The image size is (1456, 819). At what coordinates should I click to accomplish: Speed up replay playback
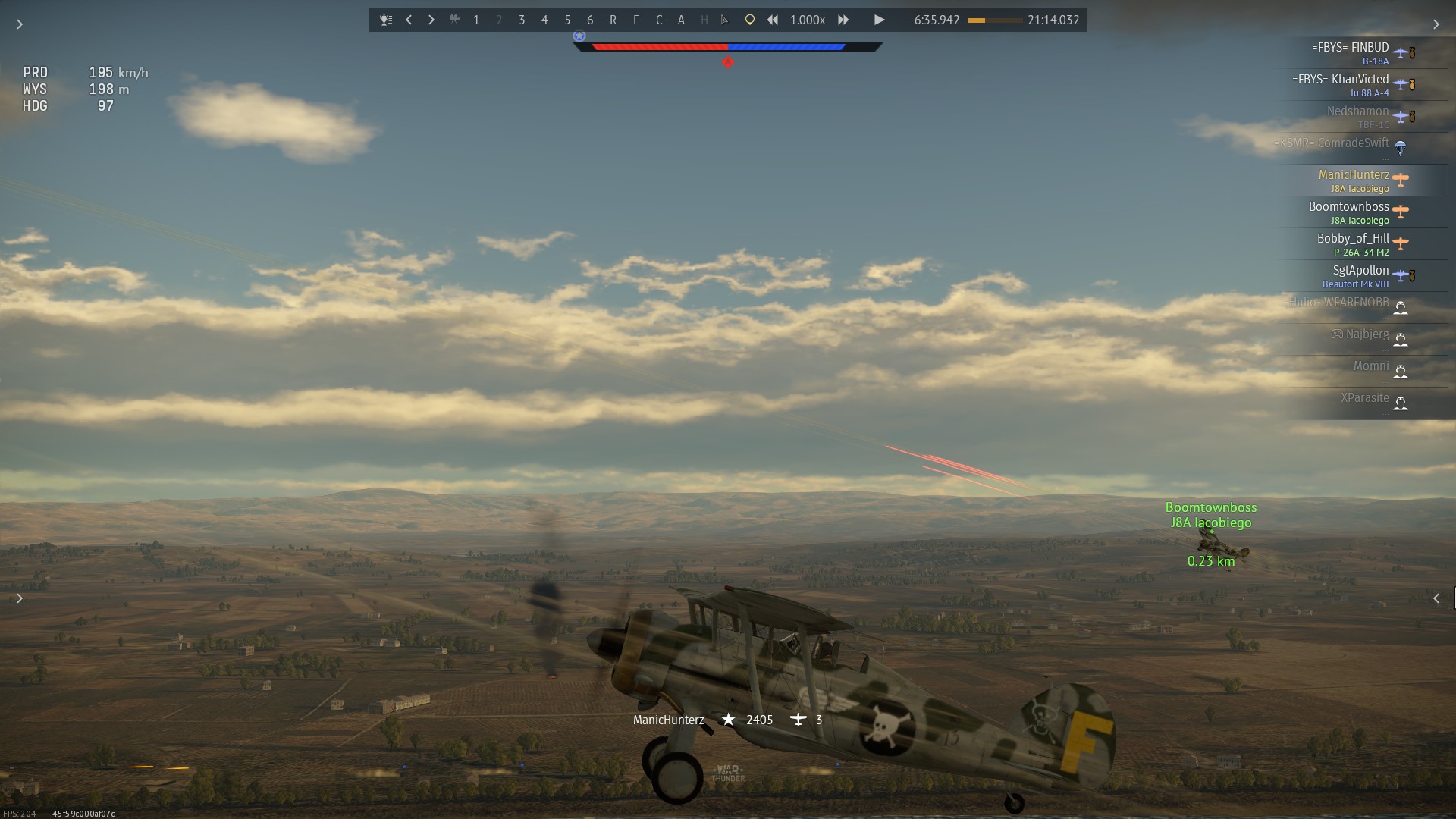pos(843,20)
